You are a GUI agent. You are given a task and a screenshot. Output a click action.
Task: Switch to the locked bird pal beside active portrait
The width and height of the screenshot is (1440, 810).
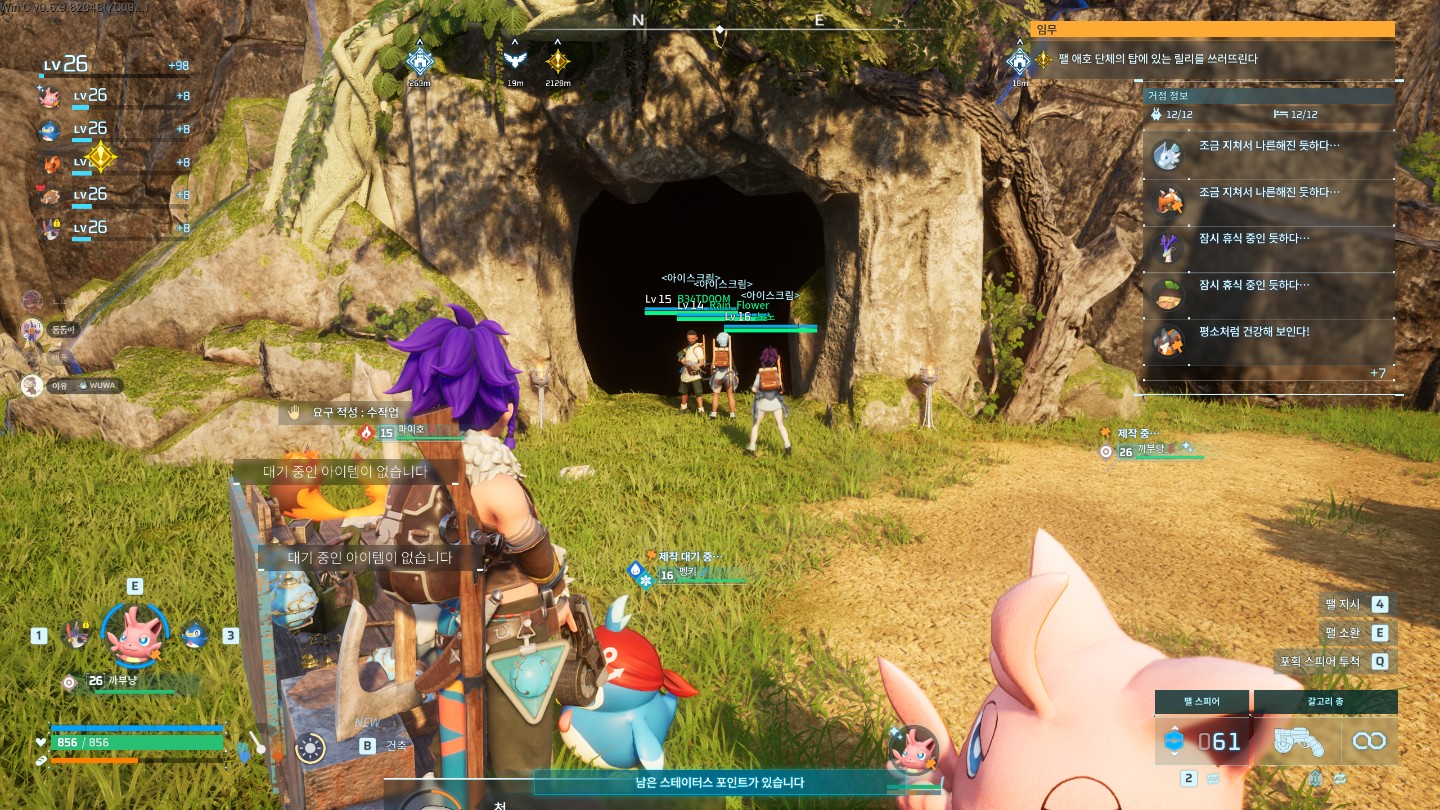coord(75,634)
